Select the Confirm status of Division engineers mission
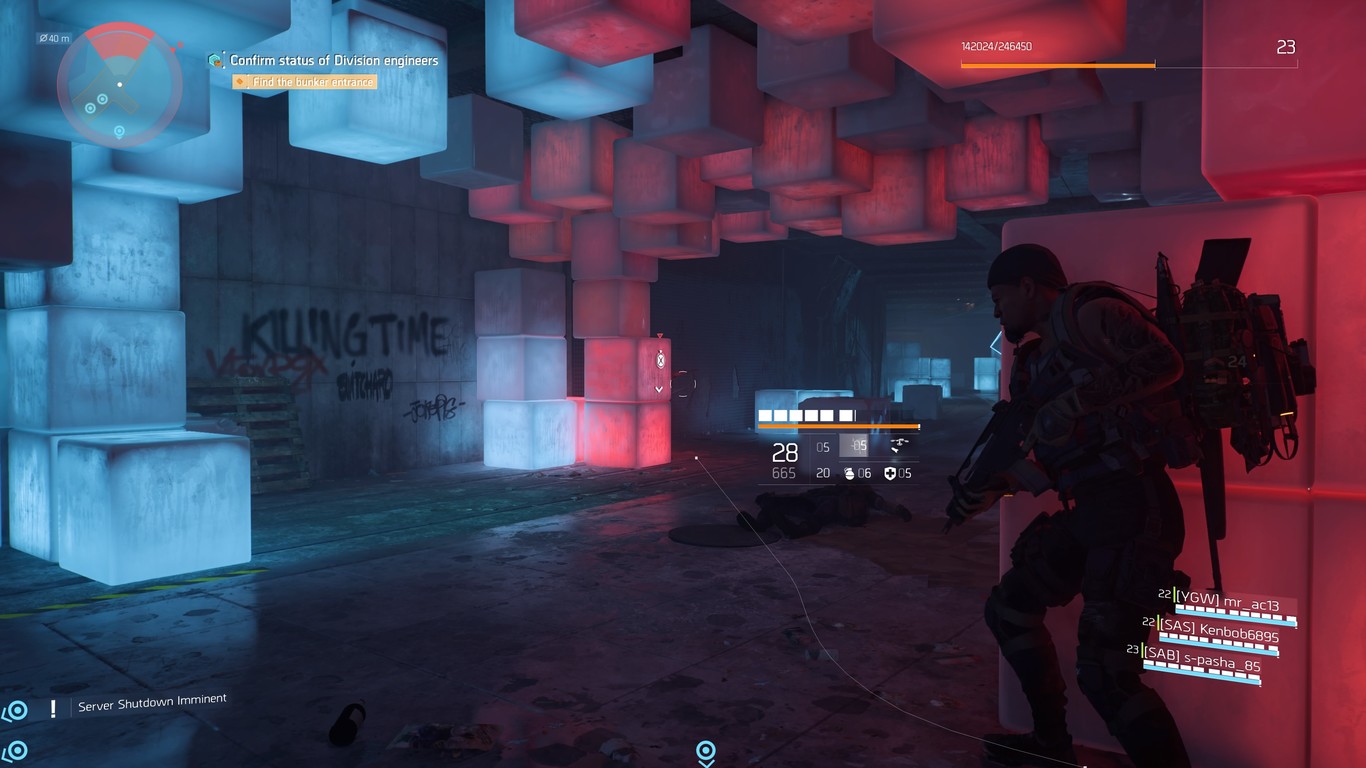This screenshot has width=1366, height=768. point(334,61)
